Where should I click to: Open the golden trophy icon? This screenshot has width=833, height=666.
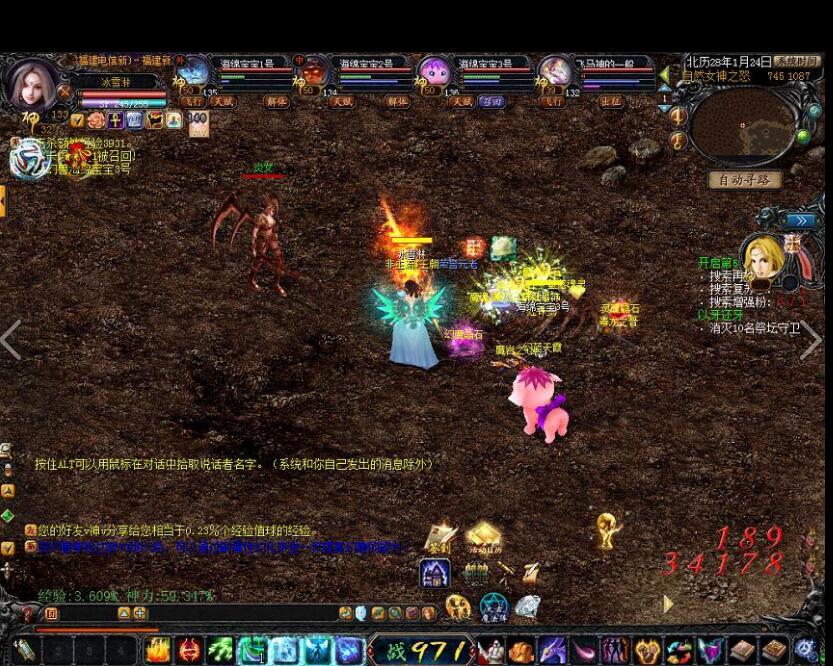tap(606, 529)
